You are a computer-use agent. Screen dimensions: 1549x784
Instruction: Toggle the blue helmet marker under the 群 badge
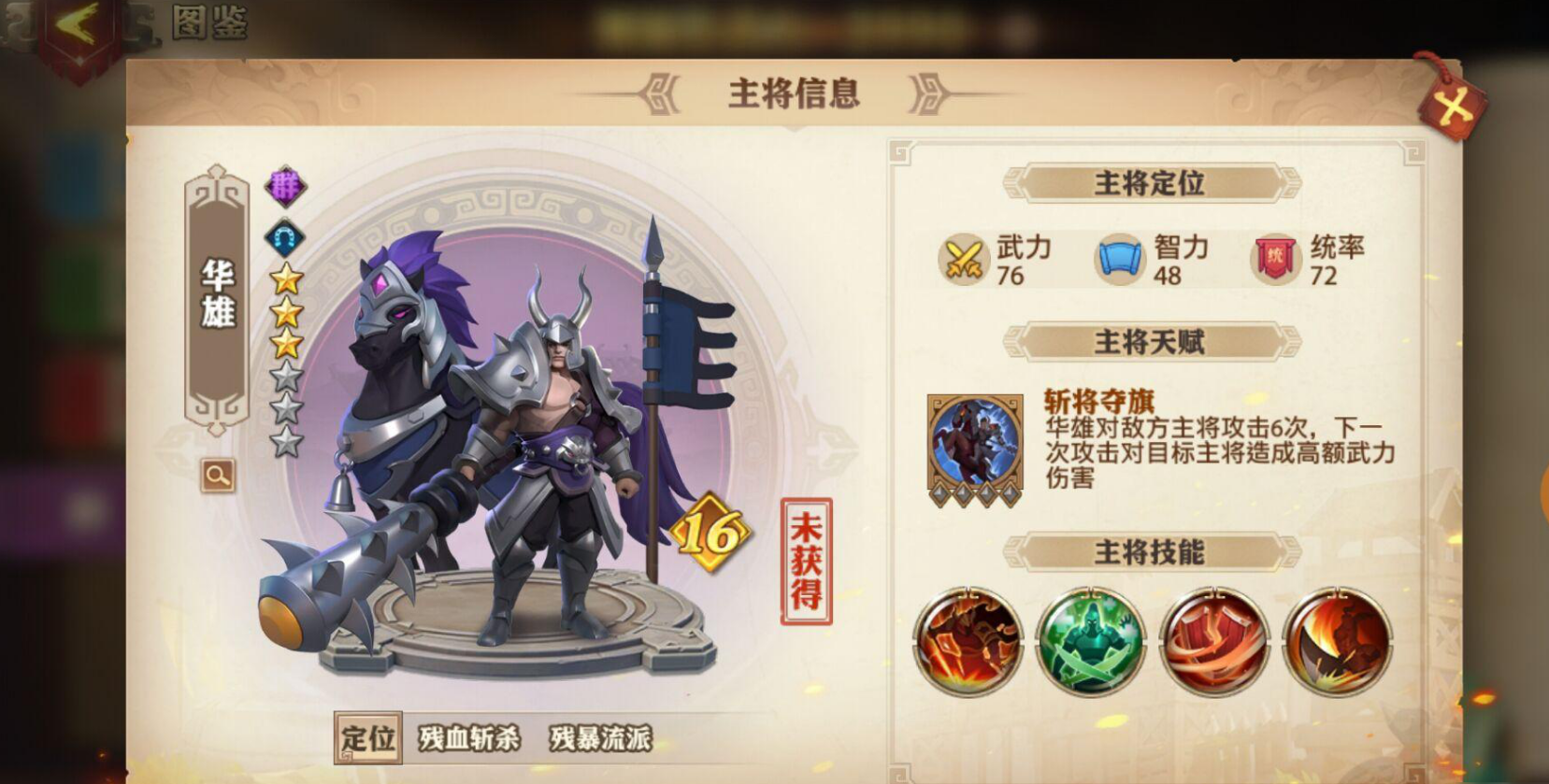coord(285,236)
